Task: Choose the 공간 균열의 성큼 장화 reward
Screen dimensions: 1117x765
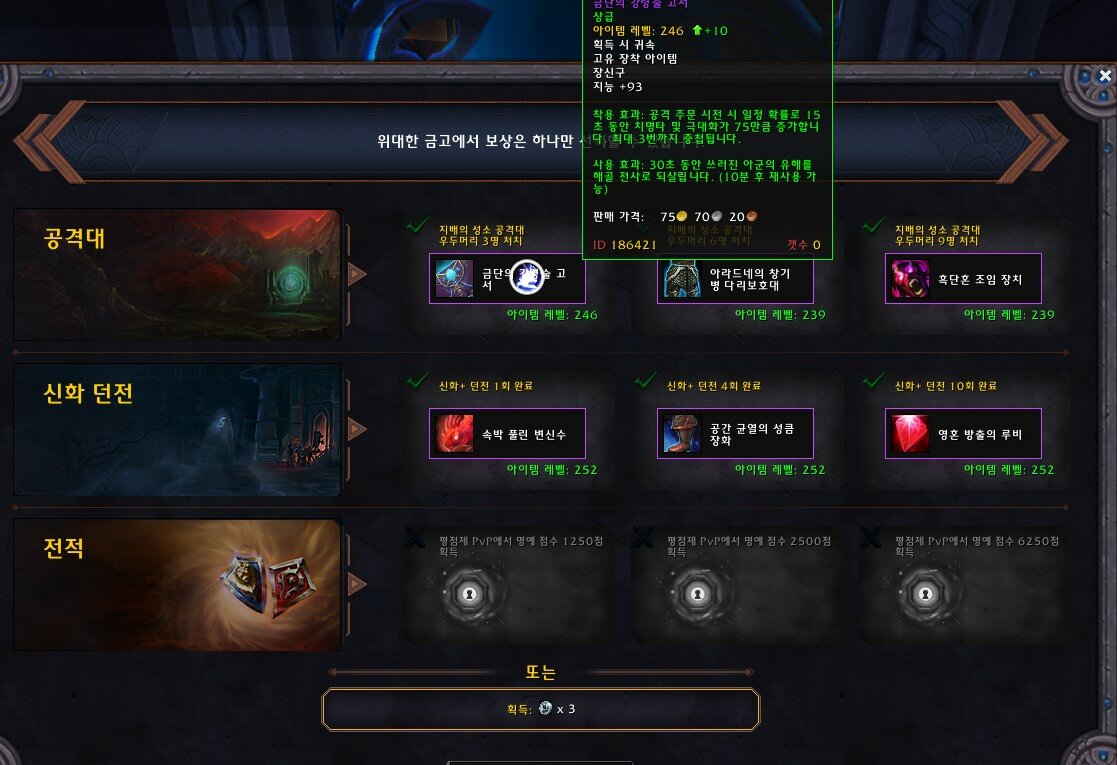Action: 735,433
